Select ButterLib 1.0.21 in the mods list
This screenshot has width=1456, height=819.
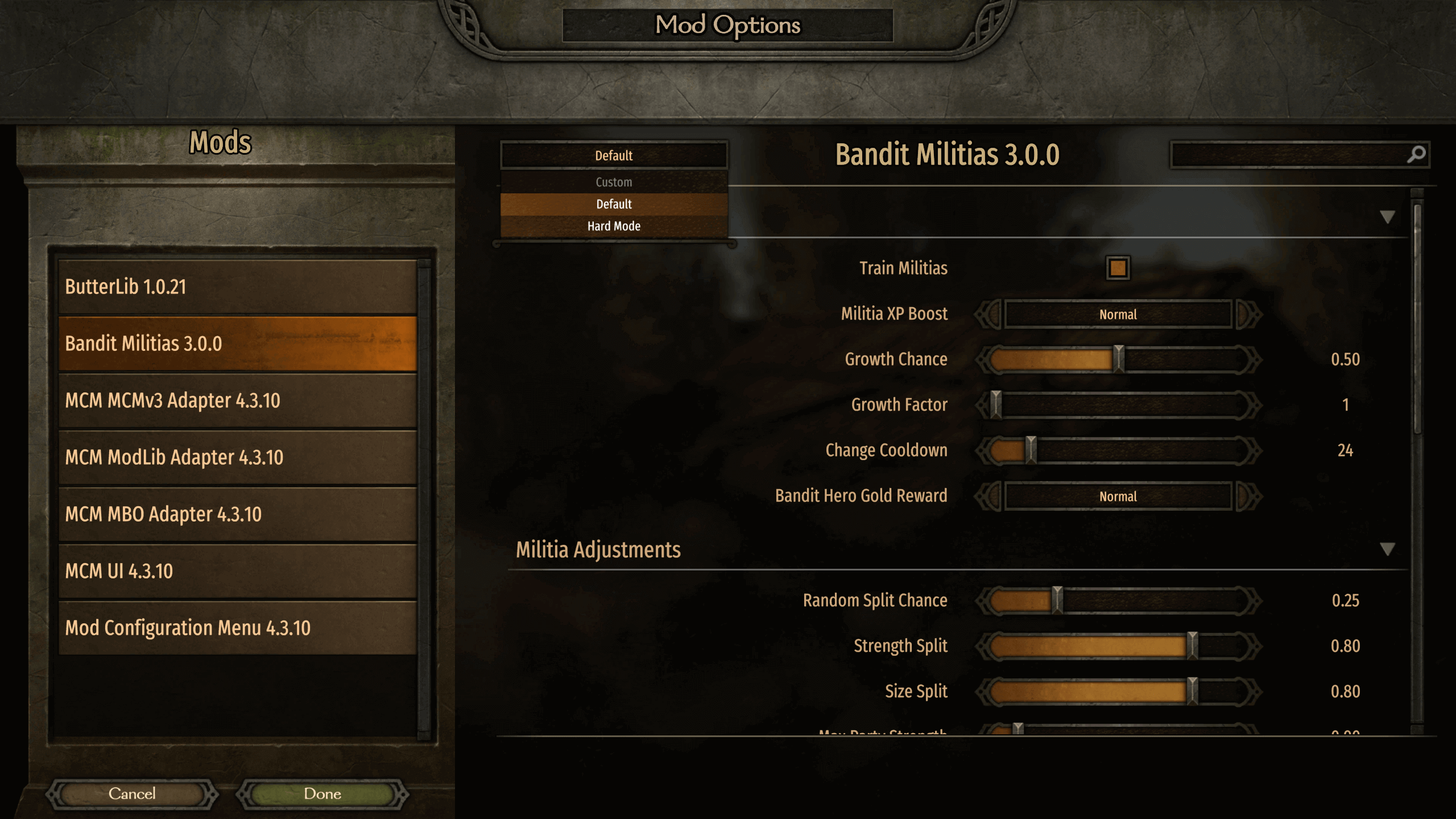[237, 287]
